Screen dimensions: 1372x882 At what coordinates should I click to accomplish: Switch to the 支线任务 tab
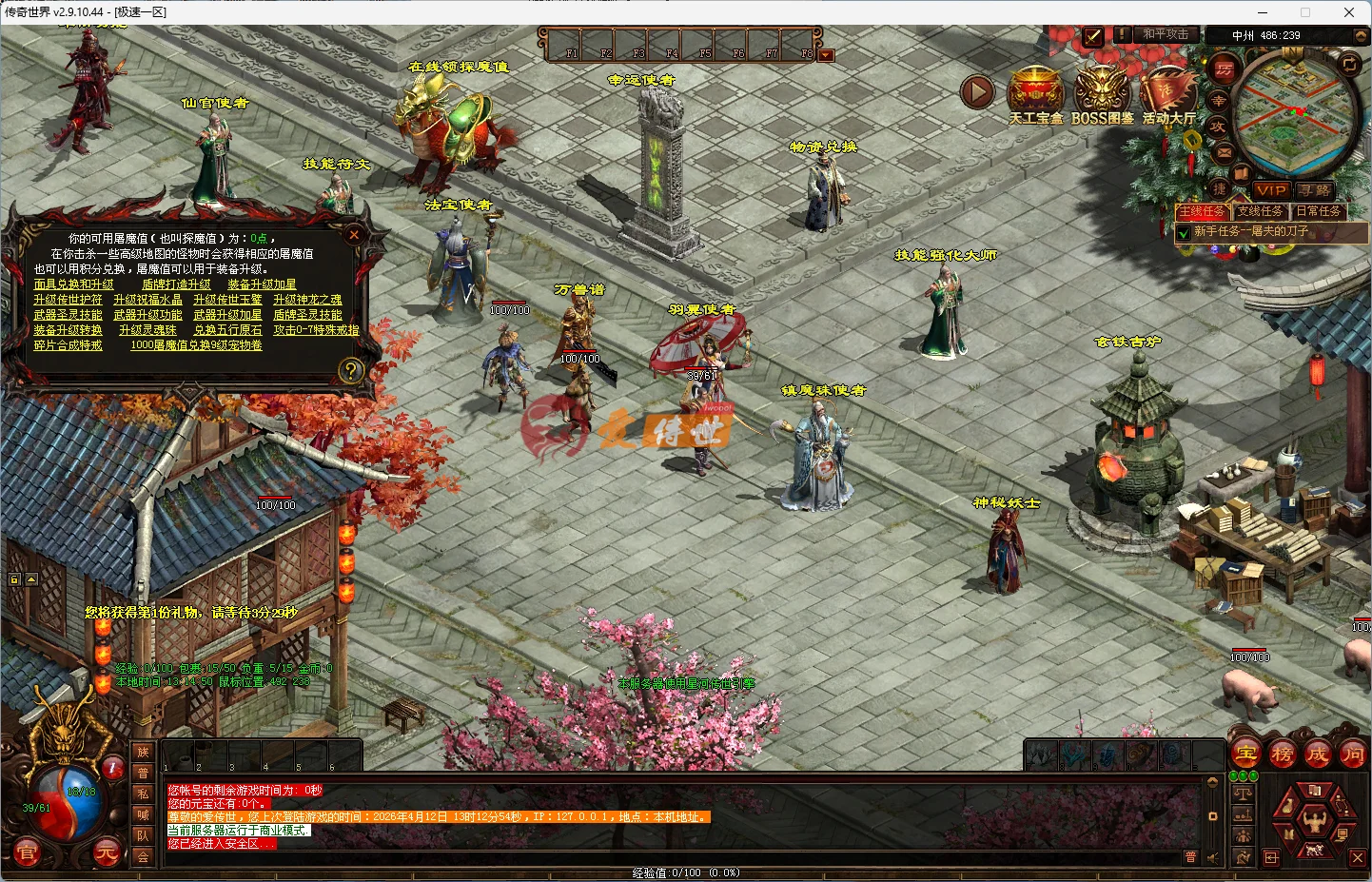(x=1262, y=211)
